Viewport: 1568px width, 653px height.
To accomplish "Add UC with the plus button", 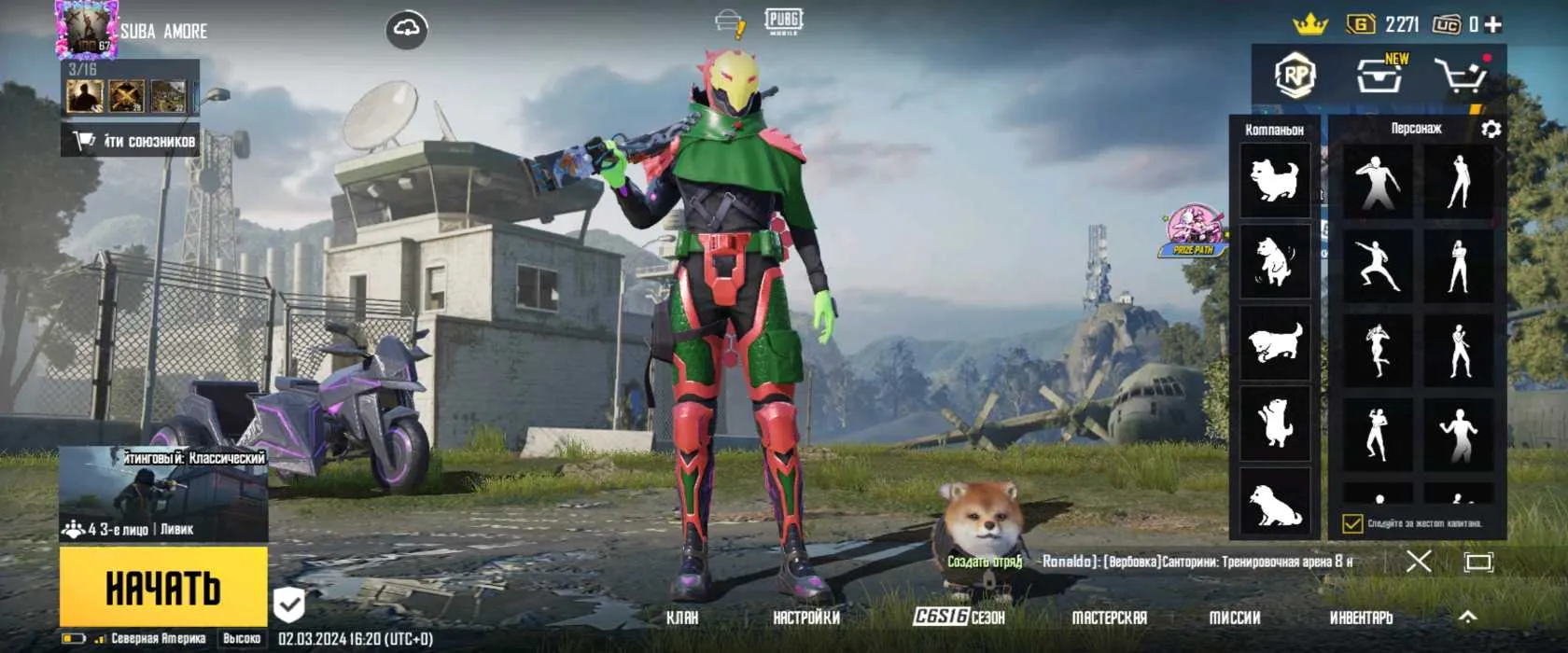I will 1493,25.
